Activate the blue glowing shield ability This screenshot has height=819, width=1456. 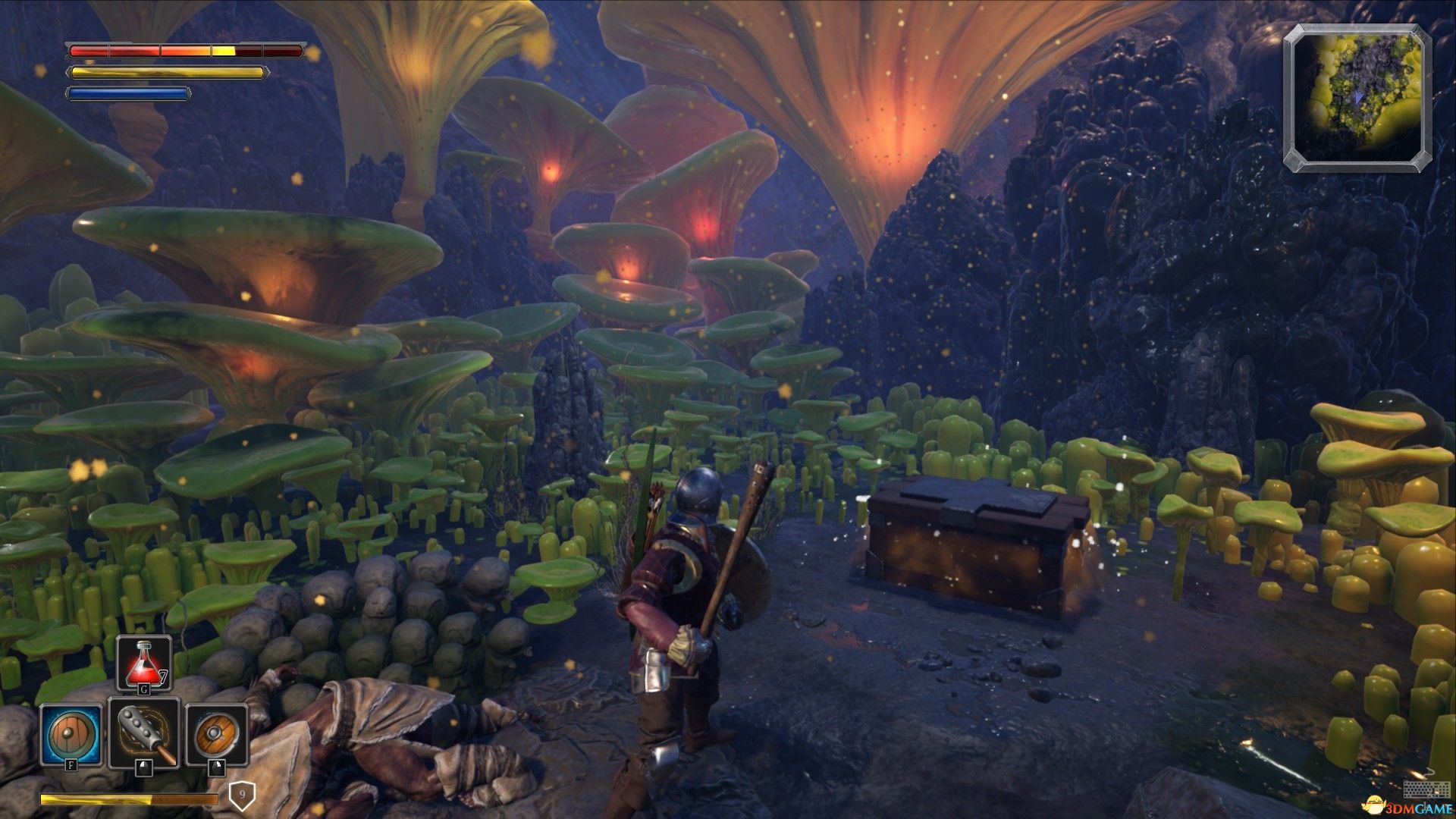tap(71, 734)
